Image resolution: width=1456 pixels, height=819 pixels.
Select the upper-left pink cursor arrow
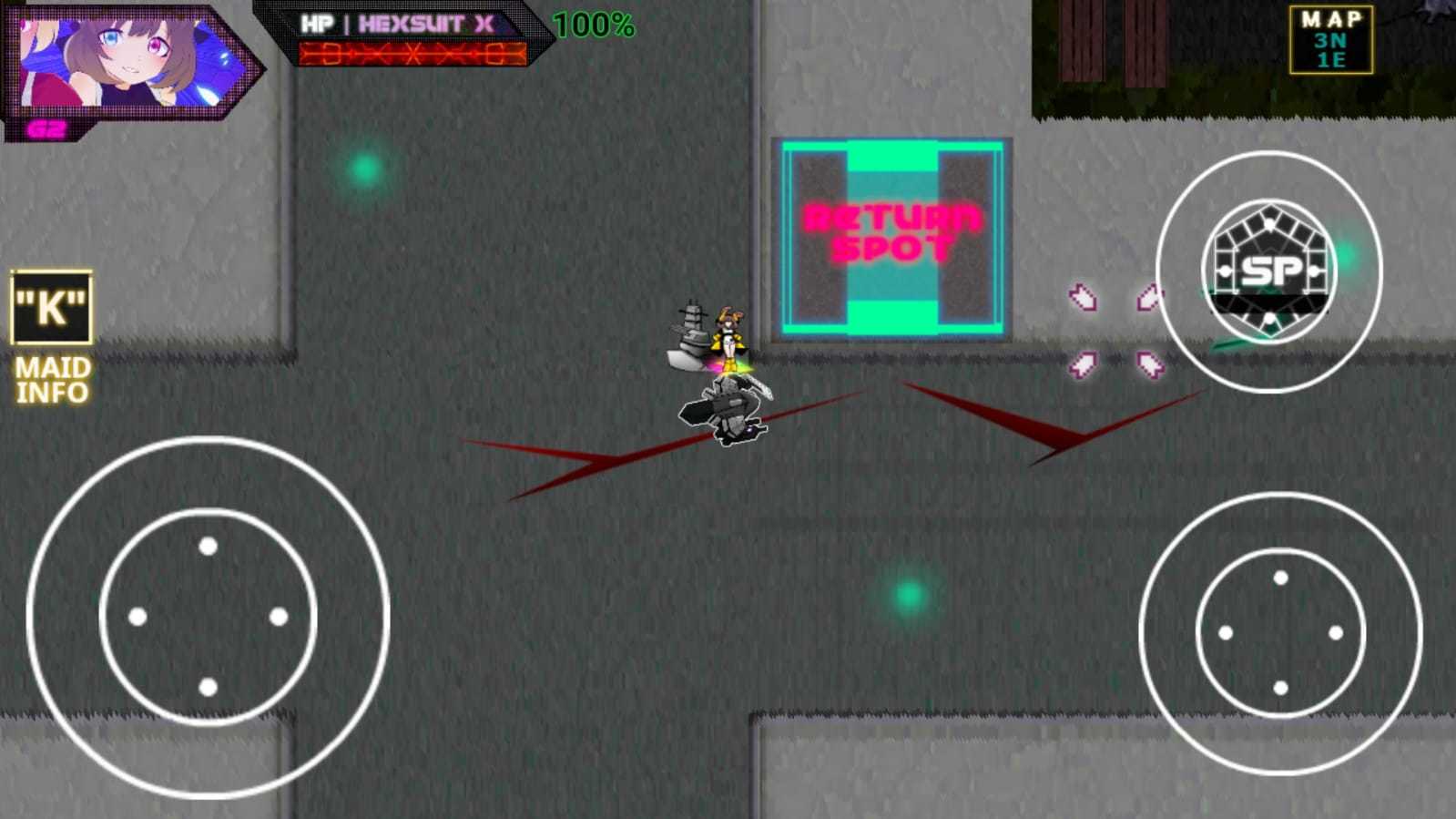coord(1083,298)
